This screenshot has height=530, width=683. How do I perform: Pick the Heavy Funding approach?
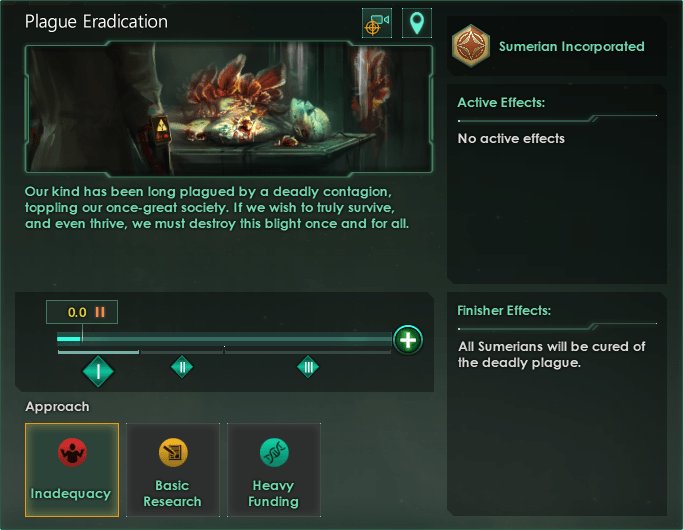point(274,469)
